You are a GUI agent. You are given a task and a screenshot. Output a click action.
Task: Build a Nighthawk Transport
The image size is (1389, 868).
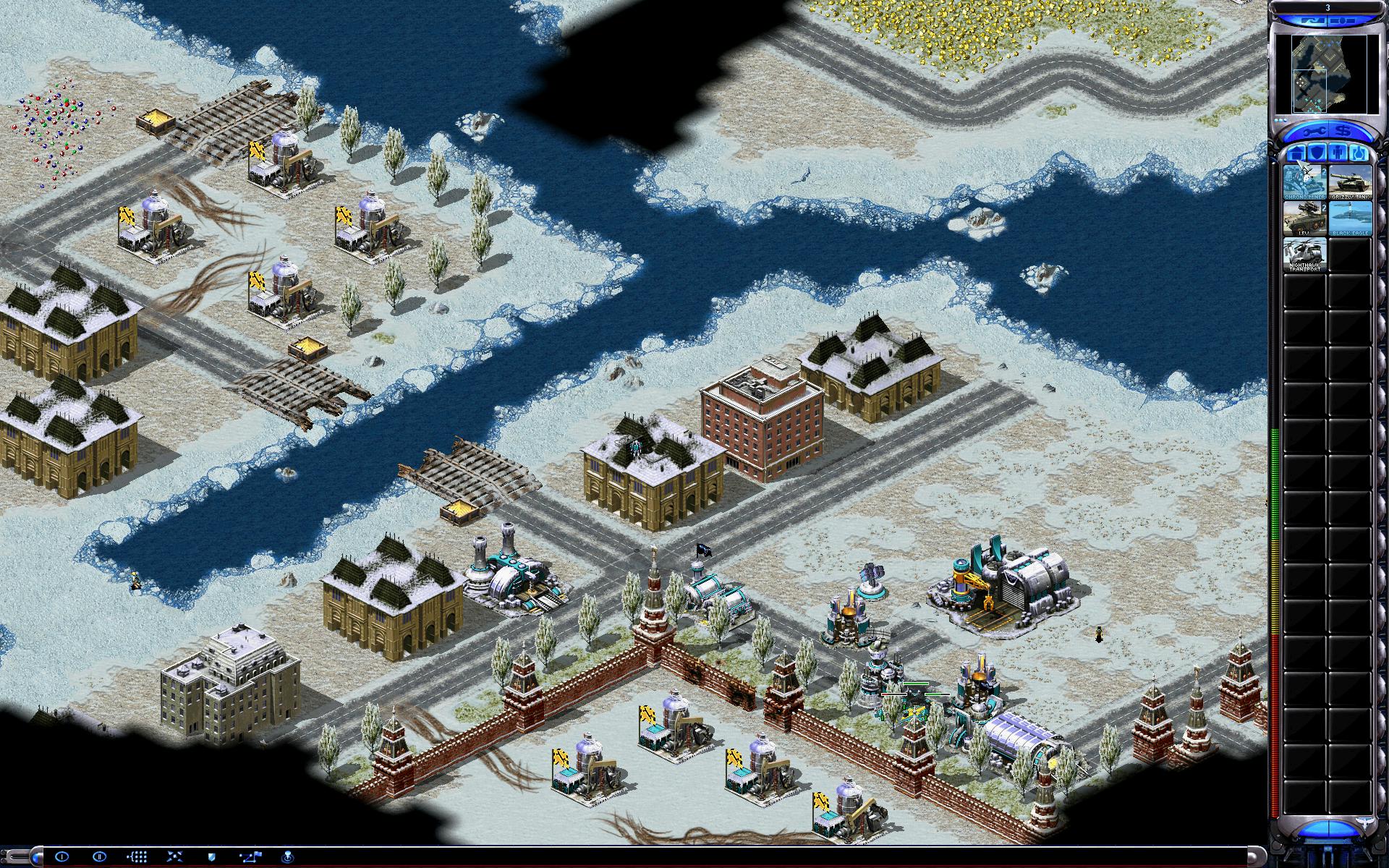(x=1304, y=255)
